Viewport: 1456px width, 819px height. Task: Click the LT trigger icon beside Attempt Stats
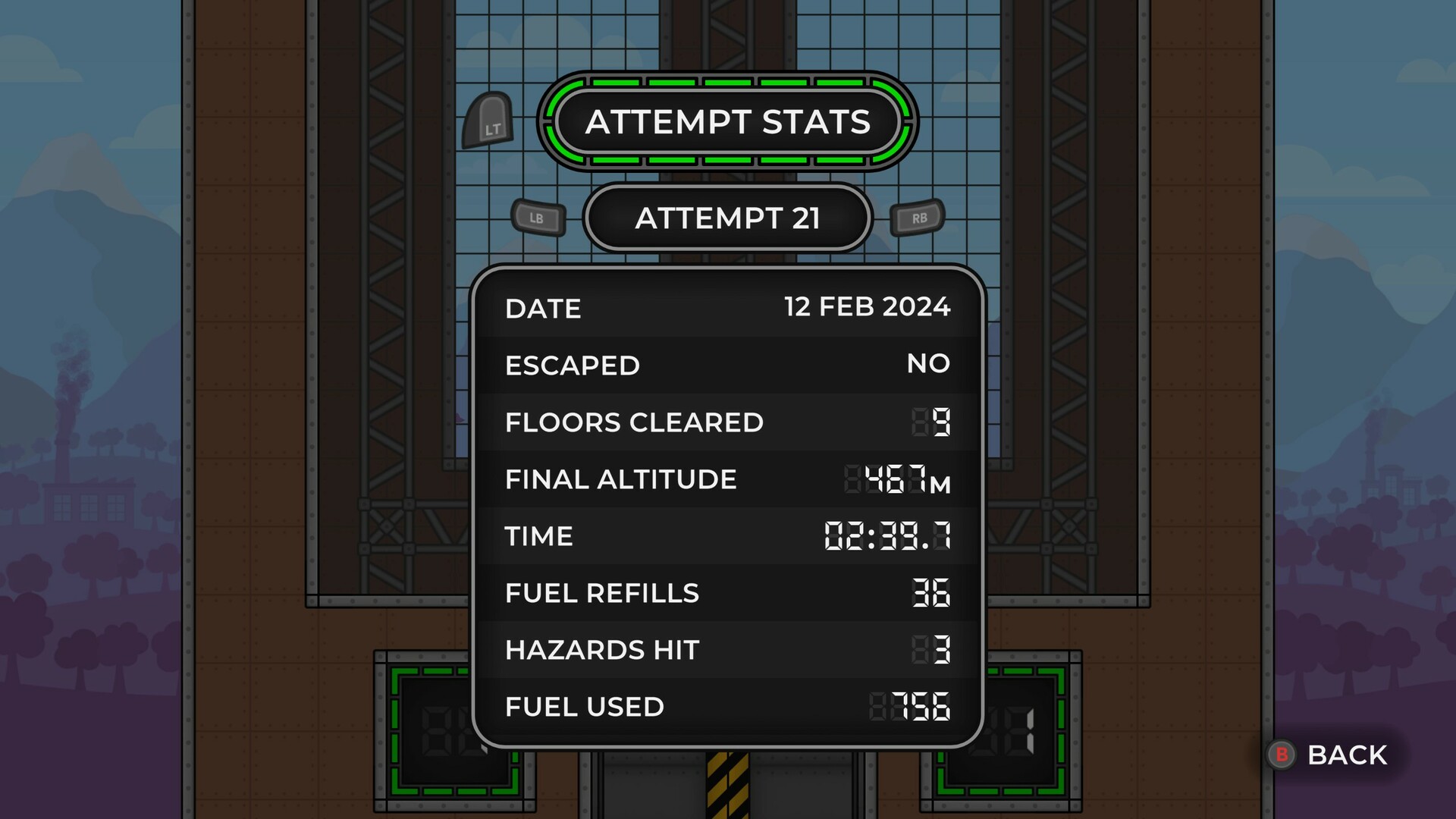click(489, 123)
